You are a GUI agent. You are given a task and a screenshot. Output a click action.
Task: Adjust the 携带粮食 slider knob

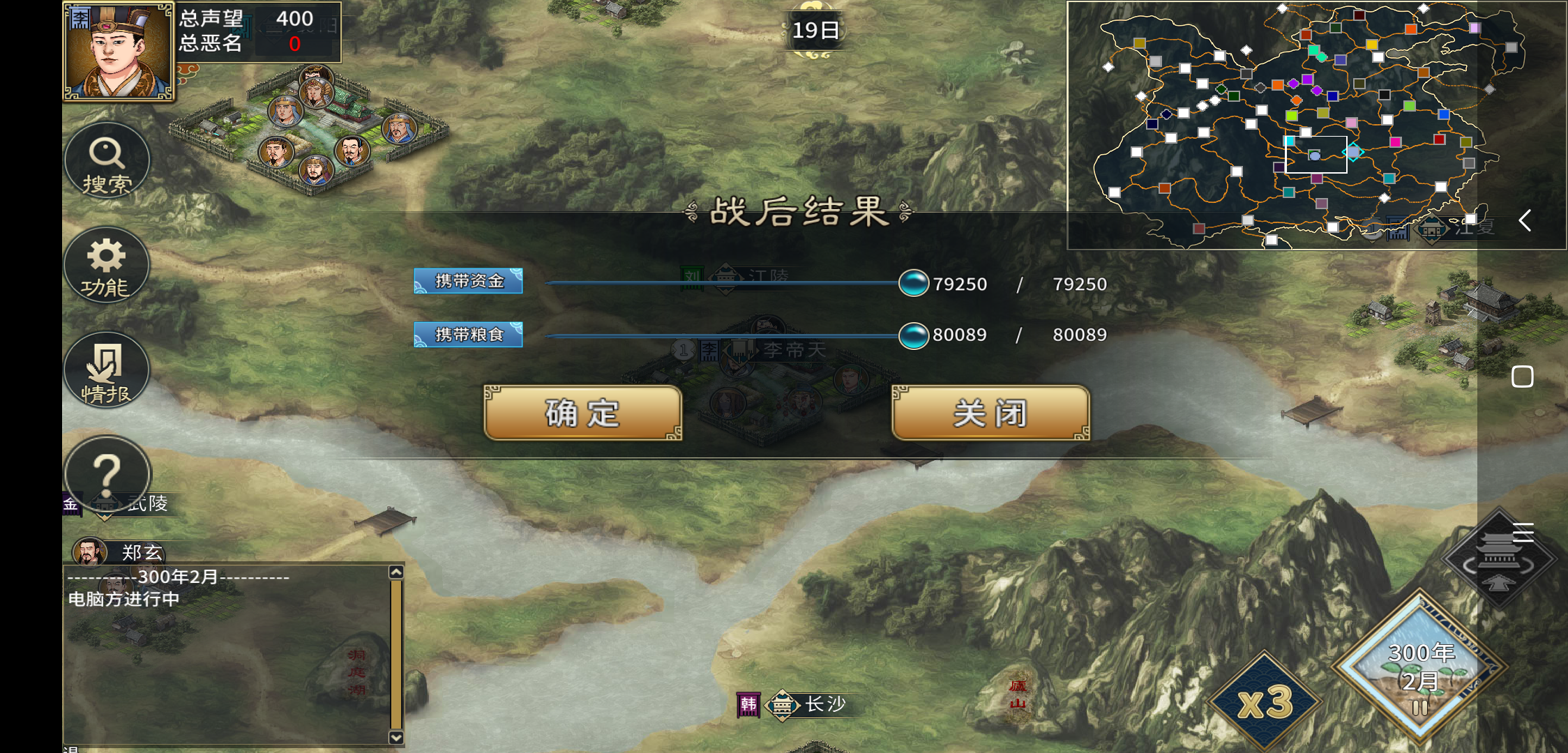coord(913,336)
